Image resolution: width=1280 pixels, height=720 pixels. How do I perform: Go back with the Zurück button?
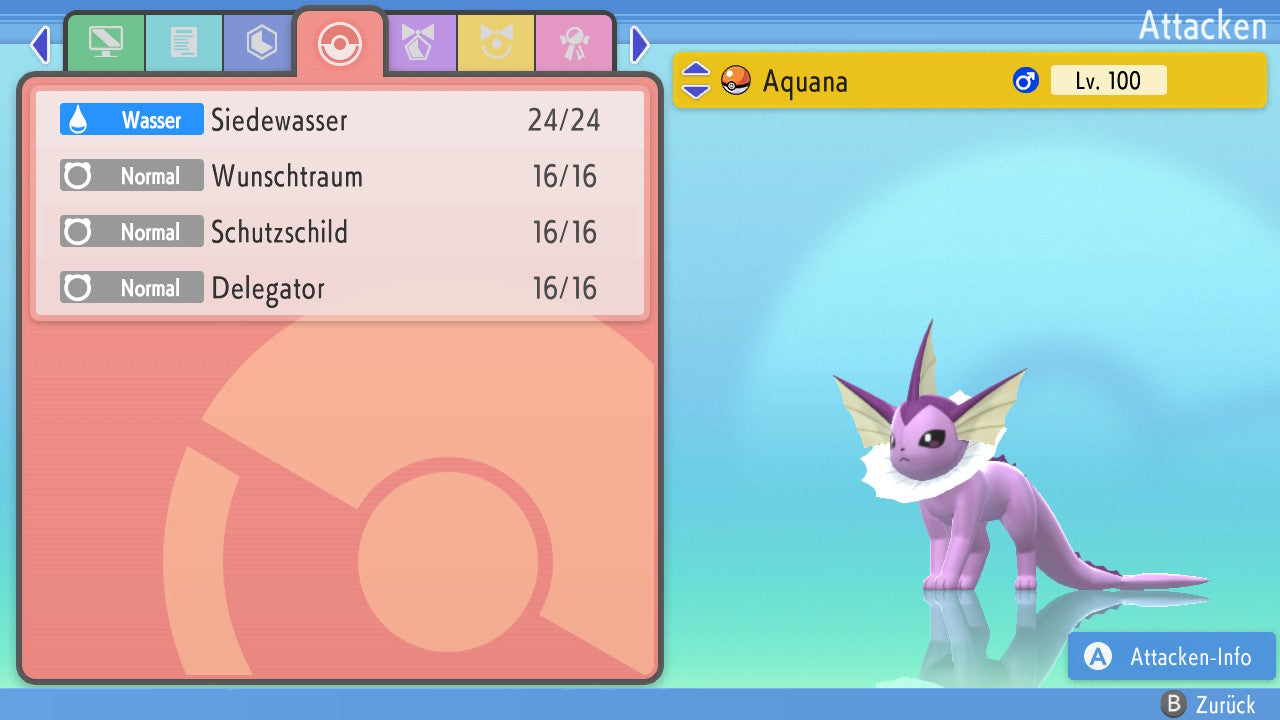click(1208, 705)
